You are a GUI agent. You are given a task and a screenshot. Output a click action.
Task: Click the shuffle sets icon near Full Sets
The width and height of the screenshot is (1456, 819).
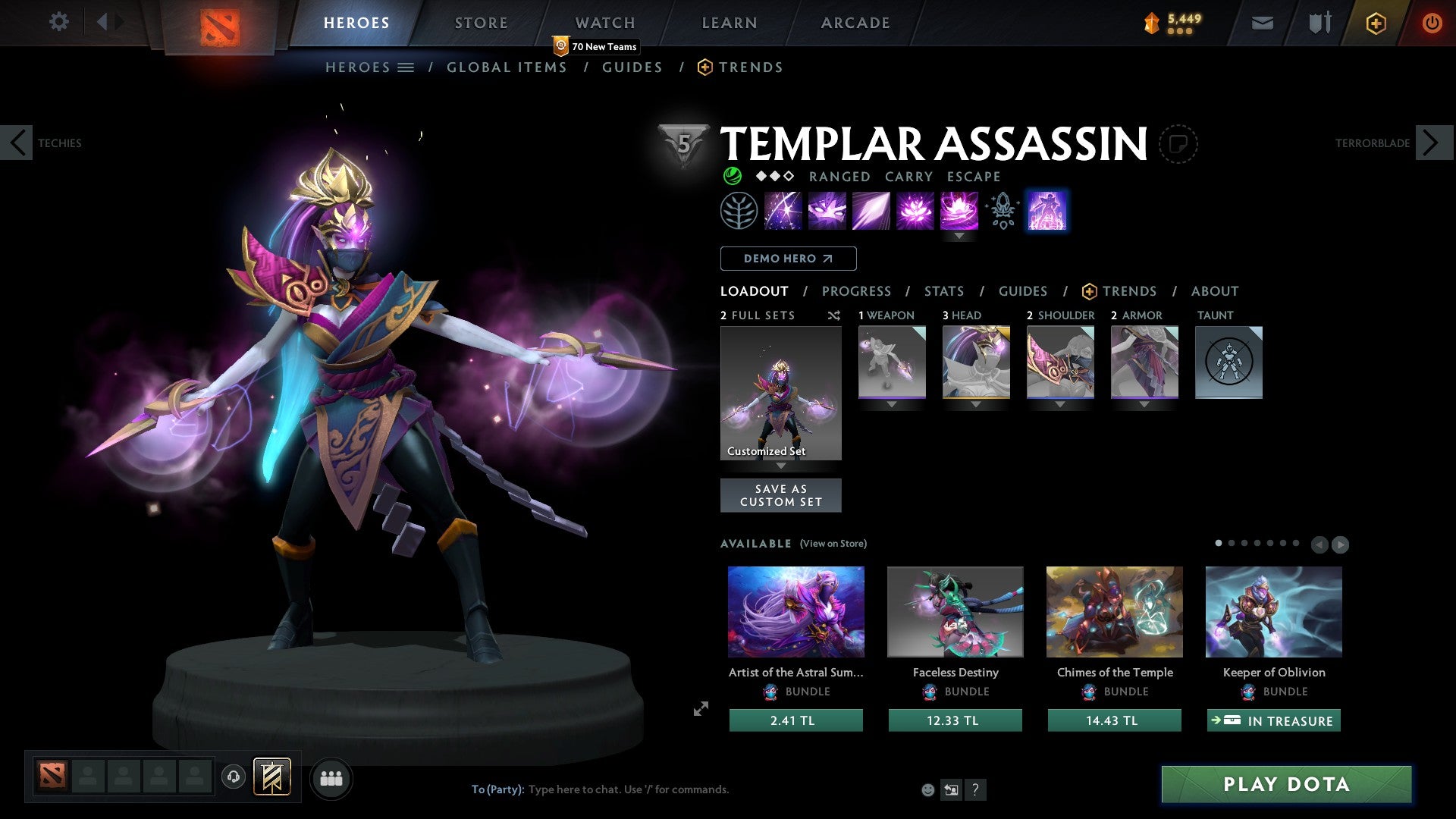click(834, 315)
